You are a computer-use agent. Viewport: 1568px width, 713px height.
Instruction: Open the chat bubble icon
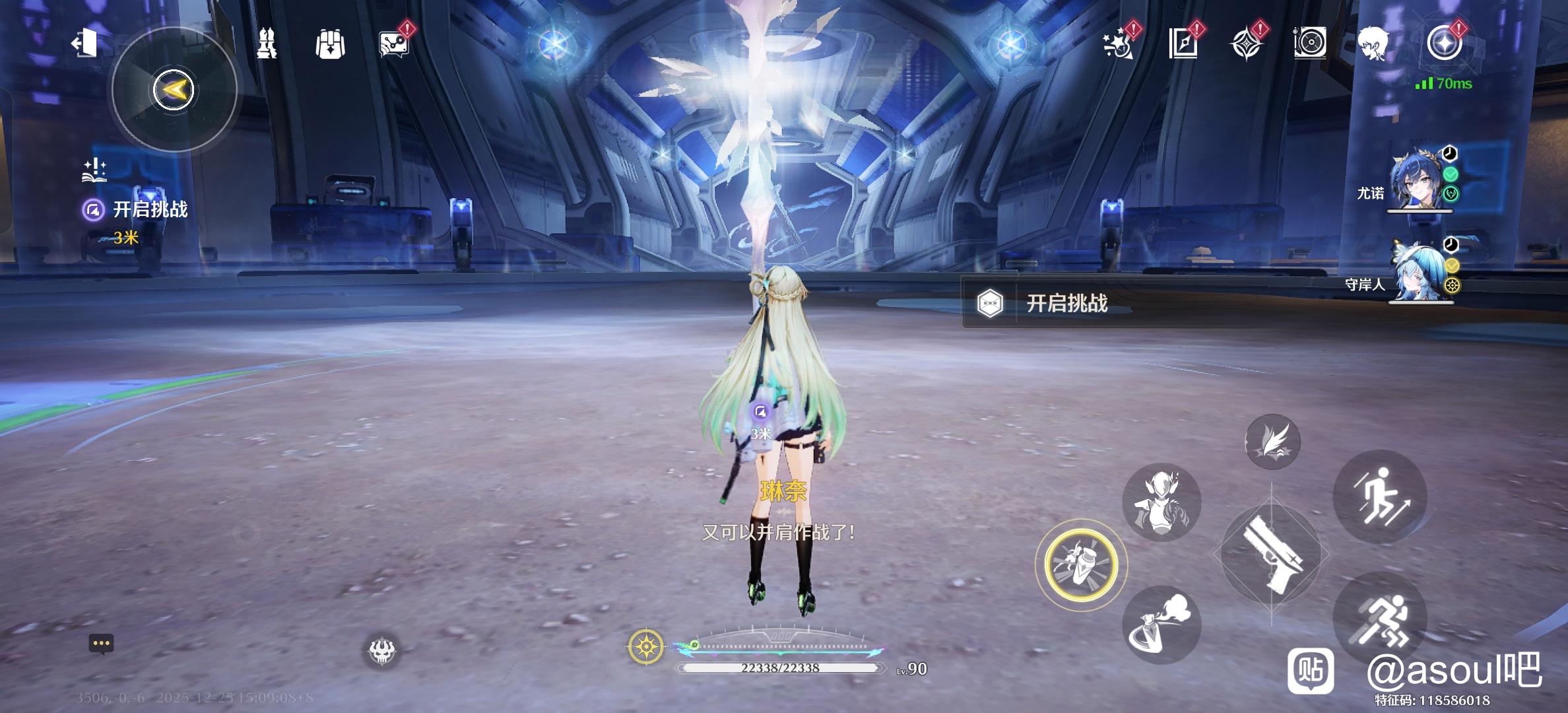coord(101,644)
